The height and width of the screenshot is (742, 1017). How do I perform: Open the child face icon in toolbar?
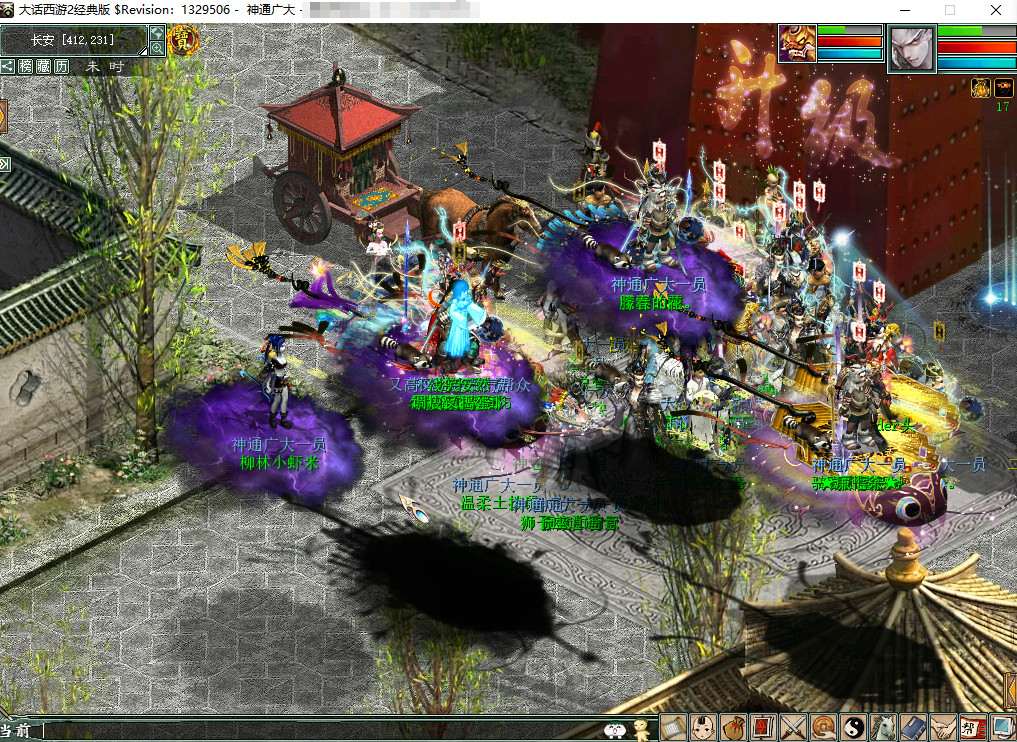[704, 727]
